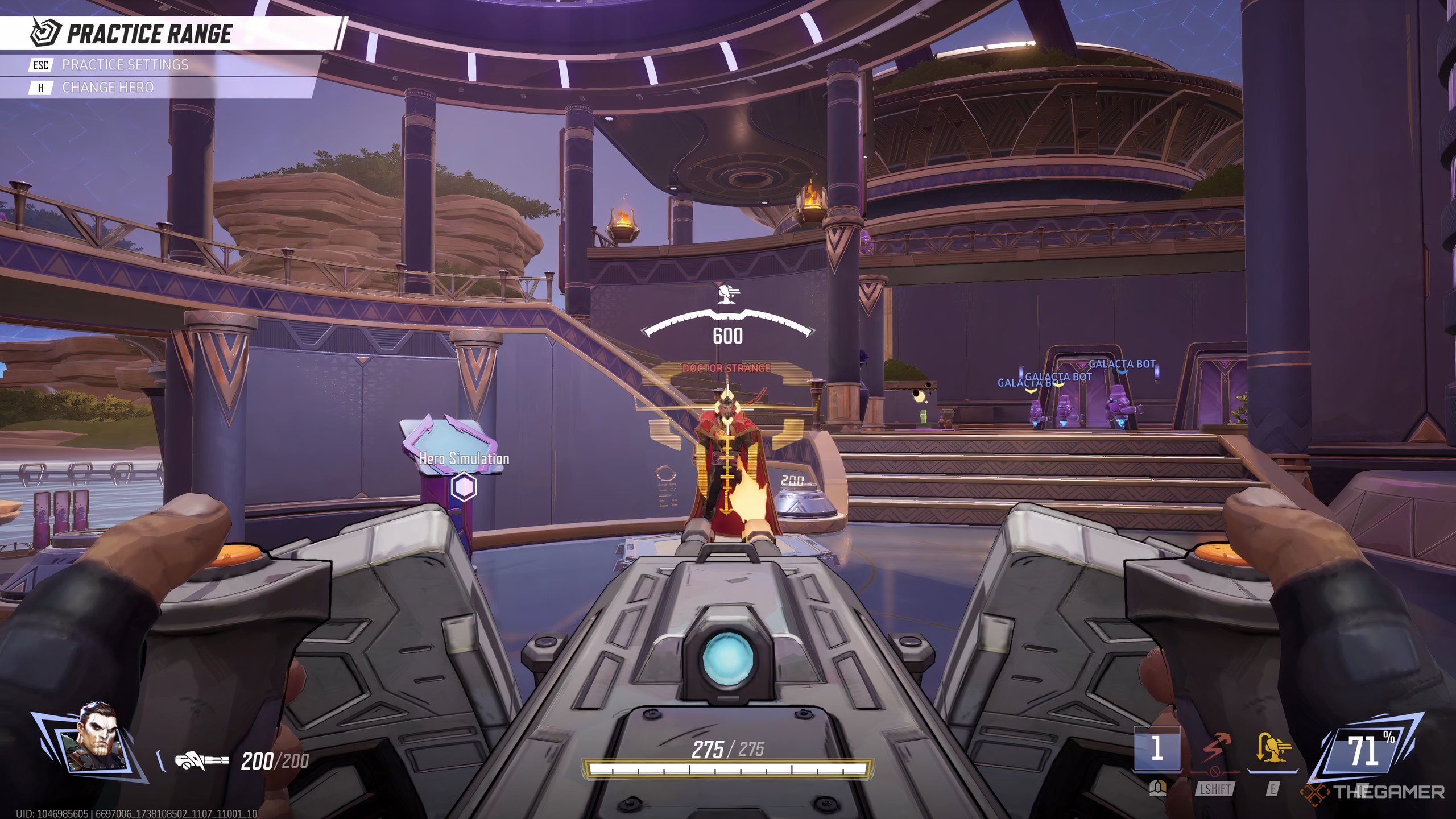Select the Change Hero option
Screen dimensions: 1456x819
107,88
